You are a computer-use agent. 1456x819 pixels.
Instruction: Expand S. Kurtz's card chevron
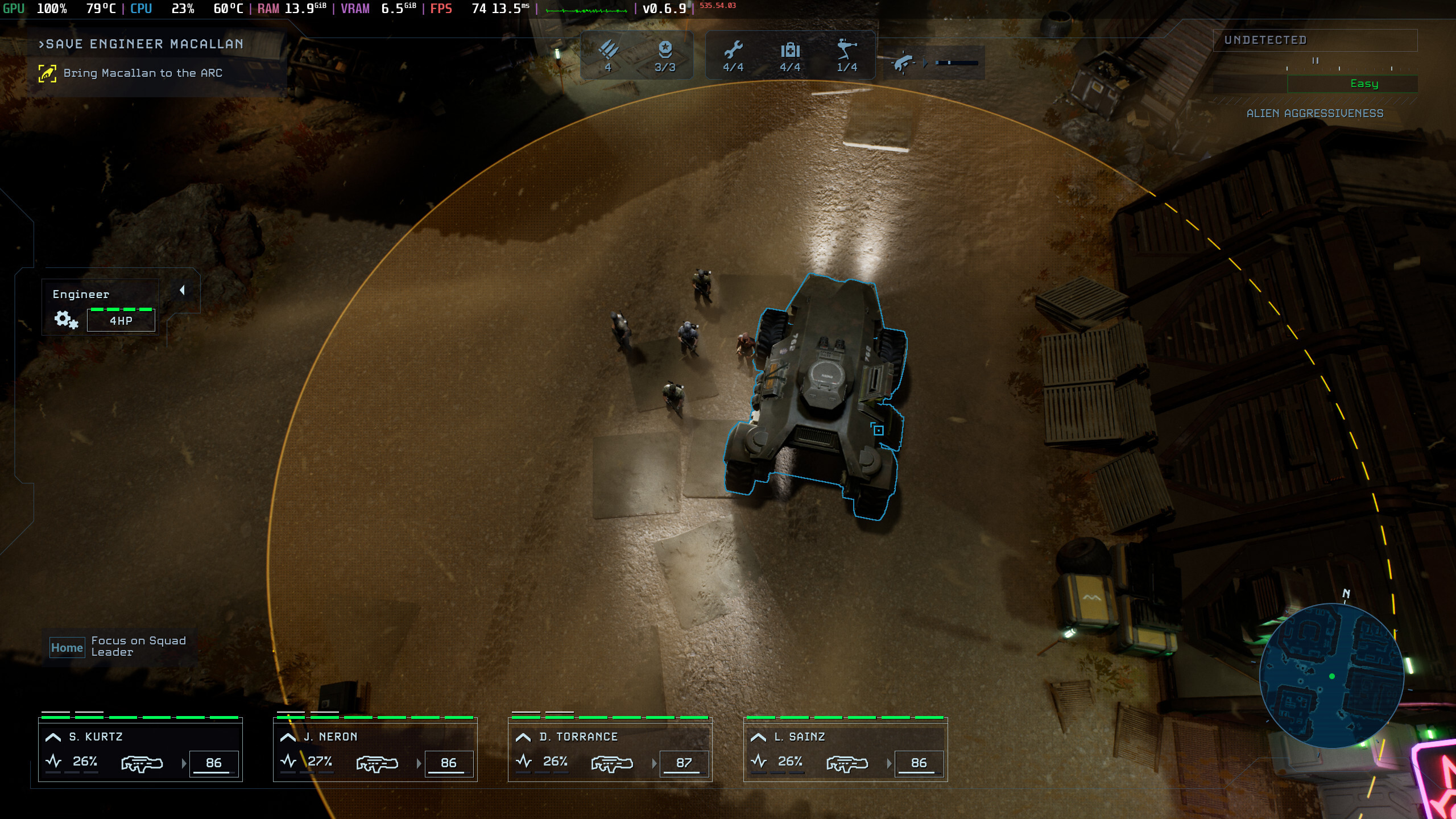coord(53,737)
